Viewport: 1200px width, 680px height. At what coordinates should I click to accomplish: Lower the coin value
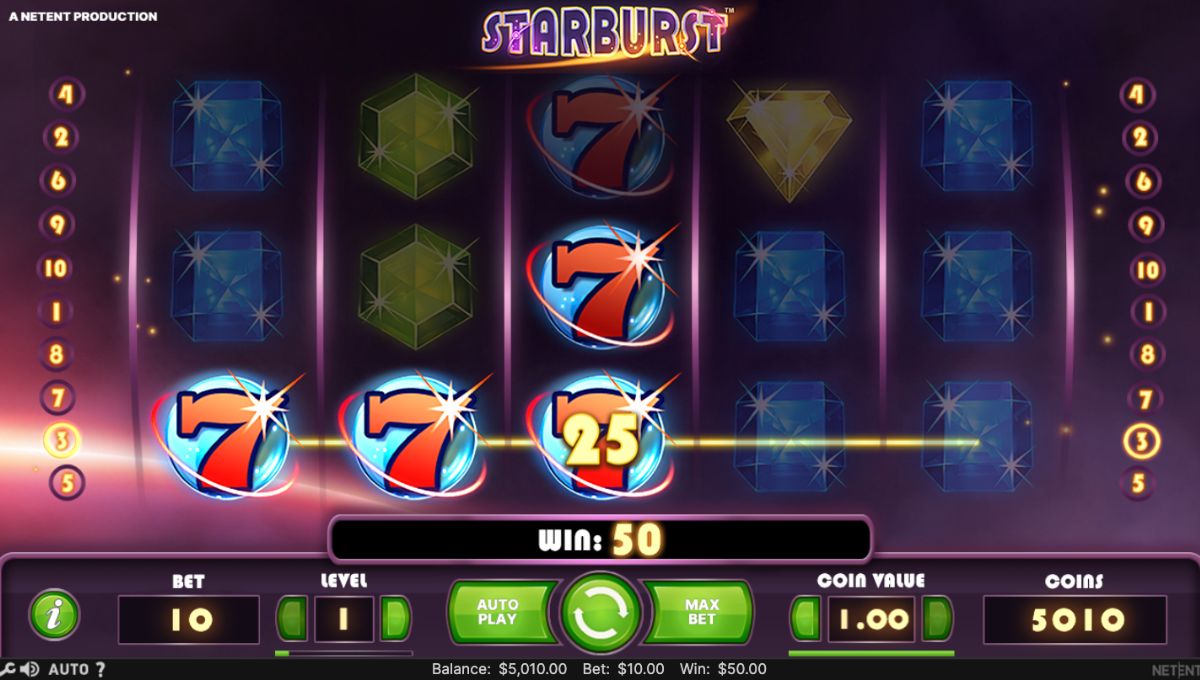coord(805,619)
